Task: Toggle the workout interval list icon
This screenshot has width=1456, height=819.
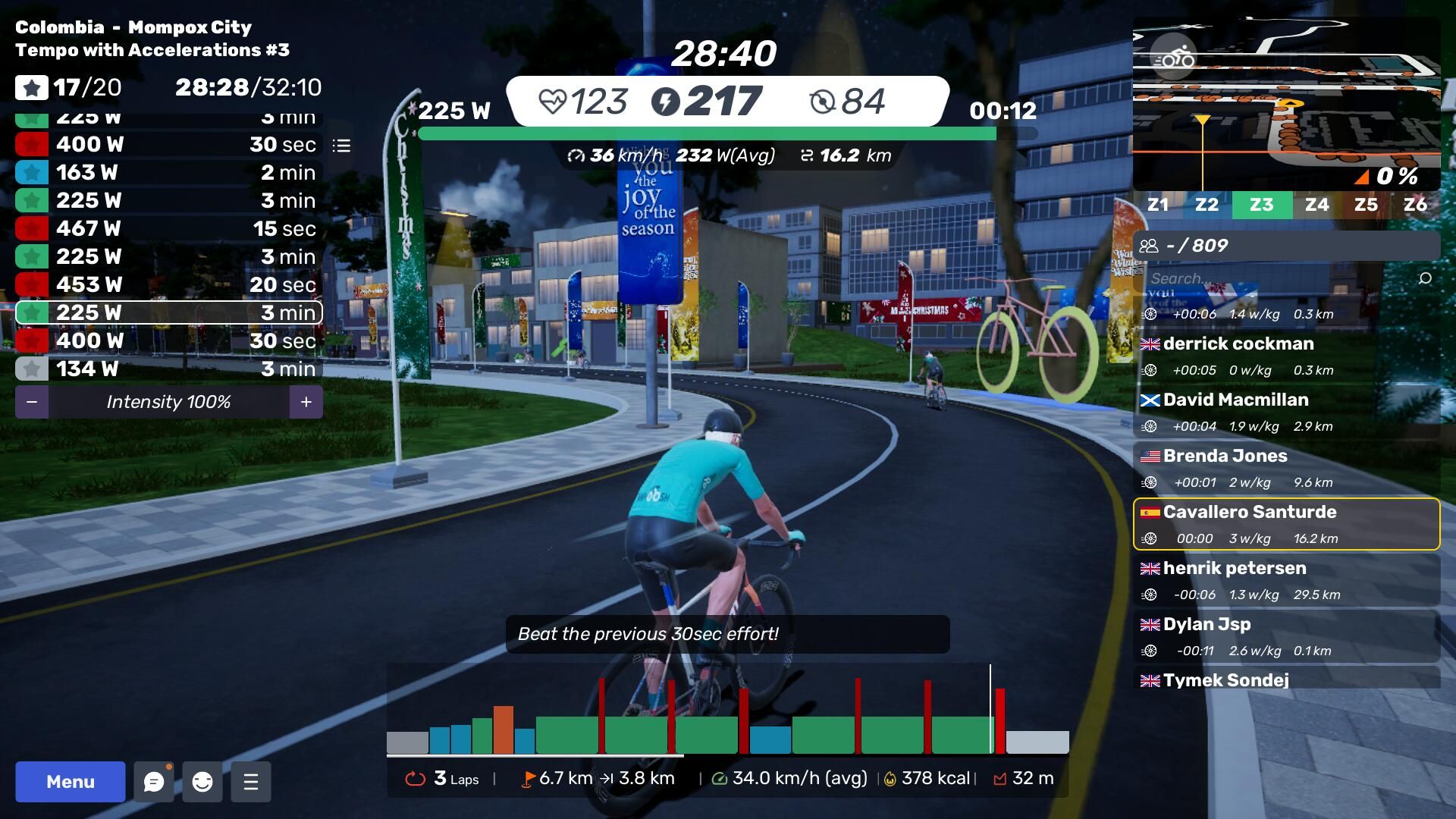Action: (341, 146)
